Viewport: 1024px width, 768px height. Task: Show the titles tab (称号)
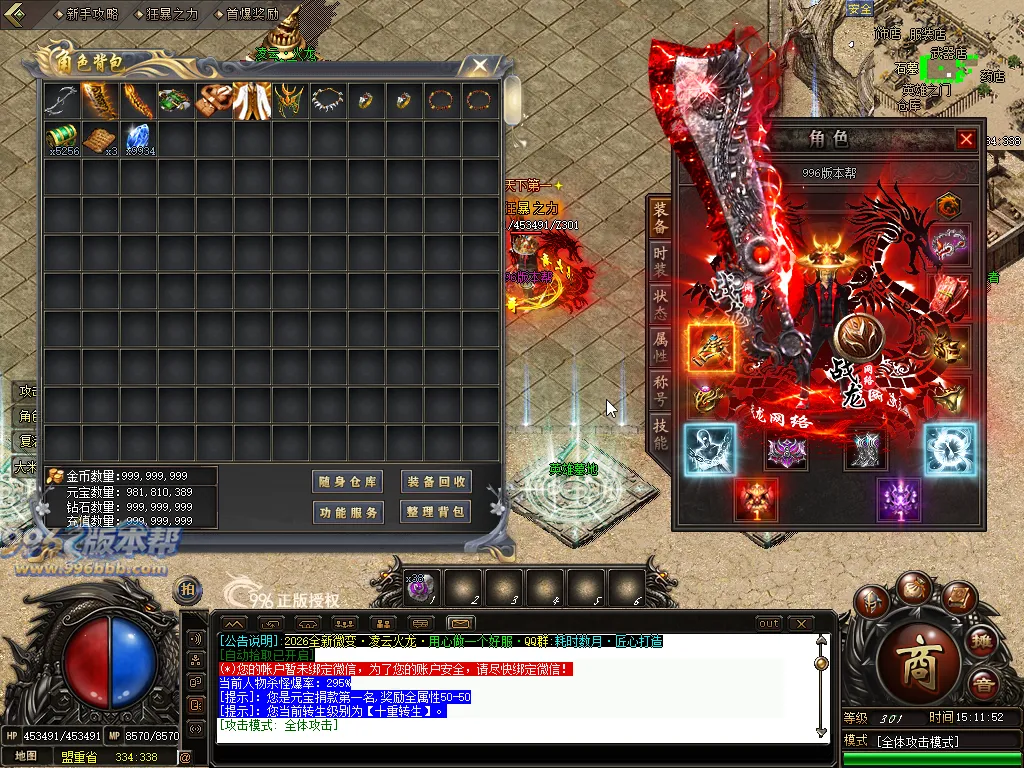[x=660, y=388]
